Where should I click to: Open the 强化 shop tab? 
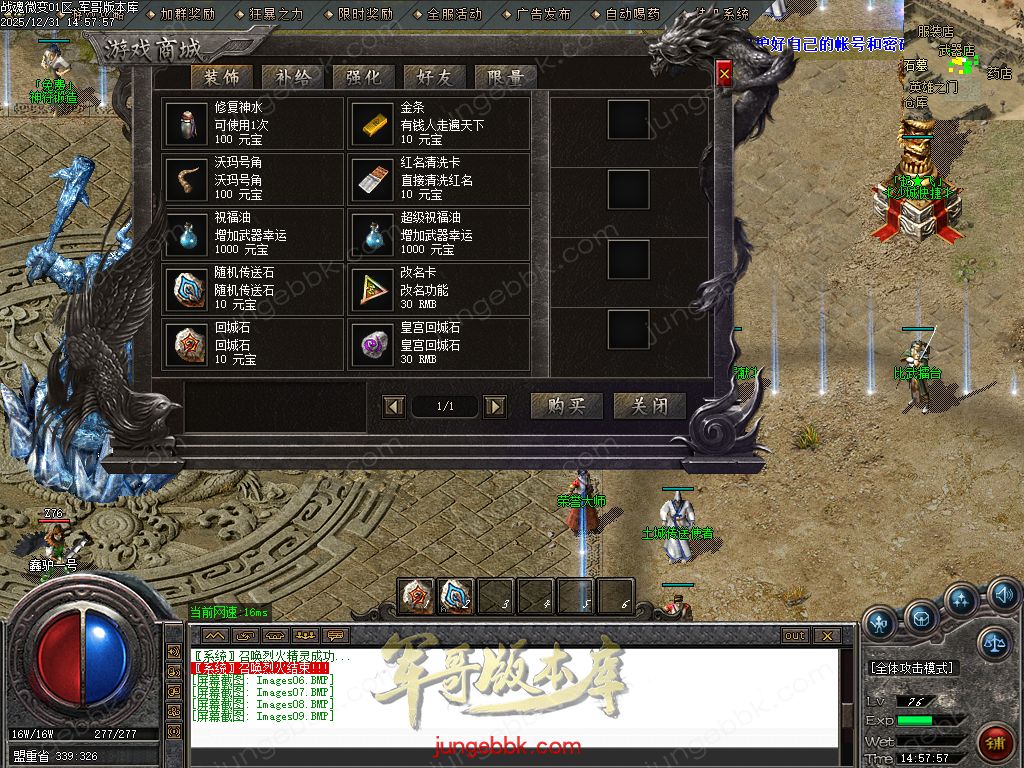(364, 77)
